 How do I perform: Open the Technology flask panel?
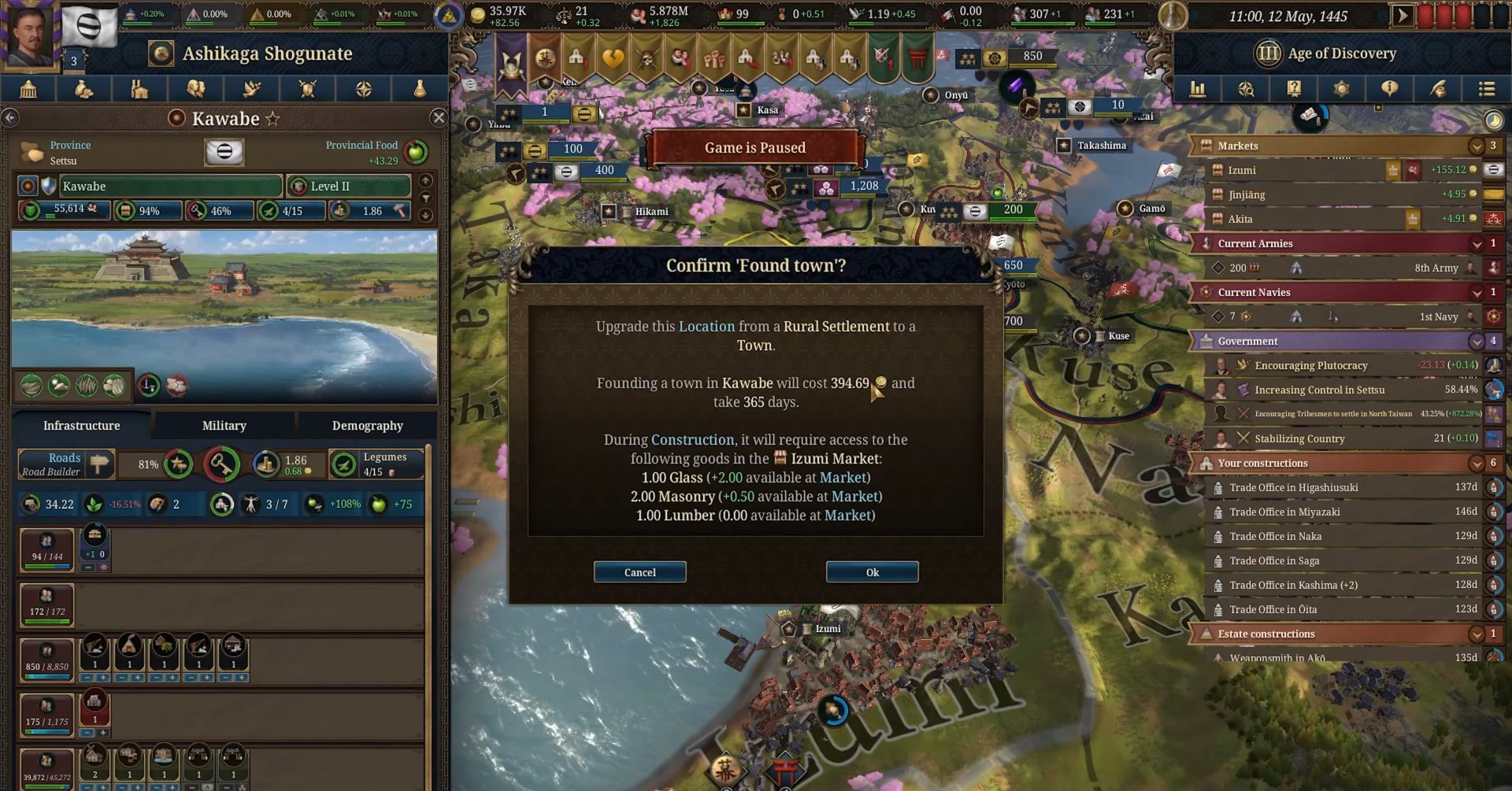[420, 89]
